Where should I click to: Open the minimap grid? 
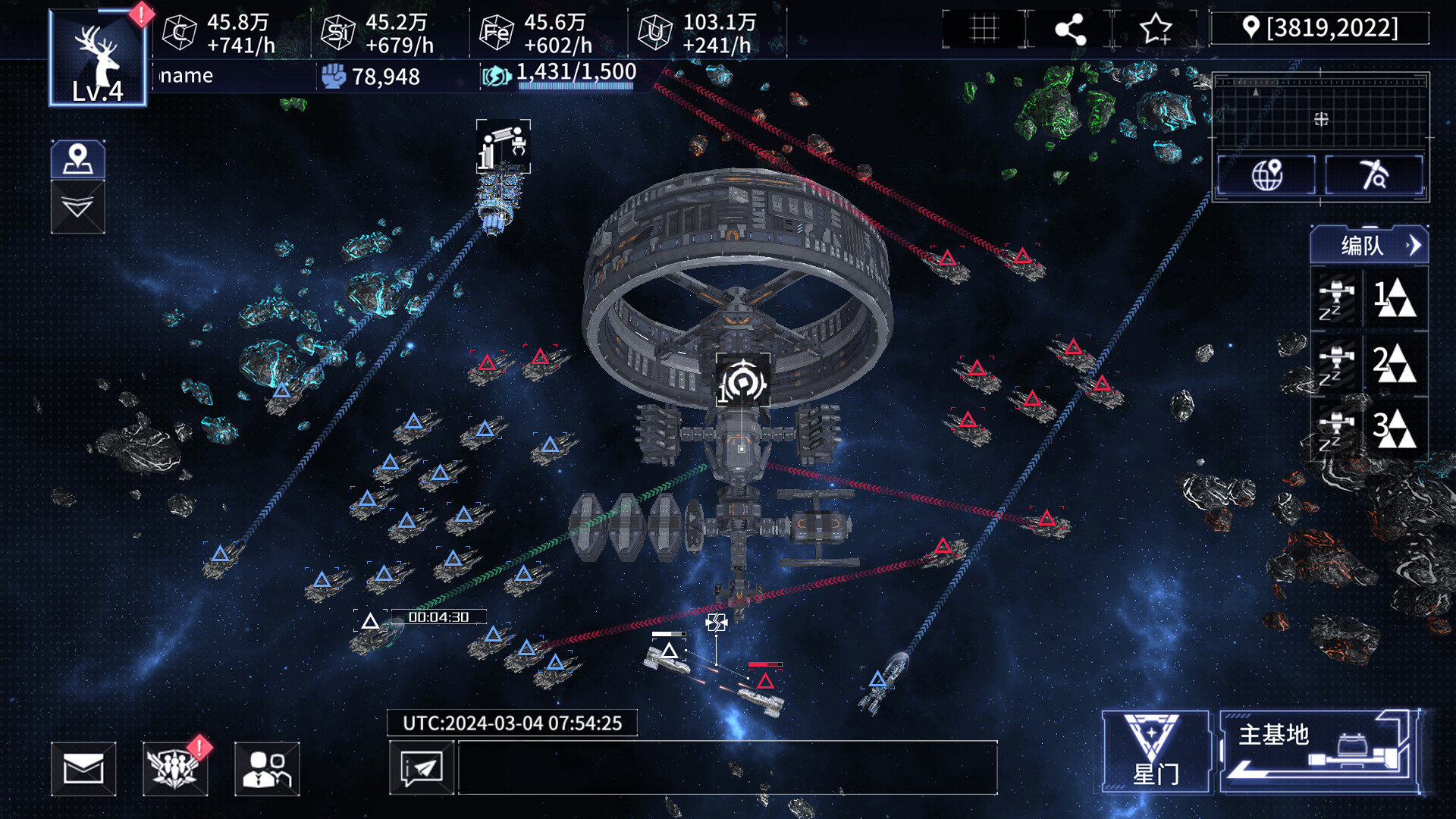pos(1320,112)
